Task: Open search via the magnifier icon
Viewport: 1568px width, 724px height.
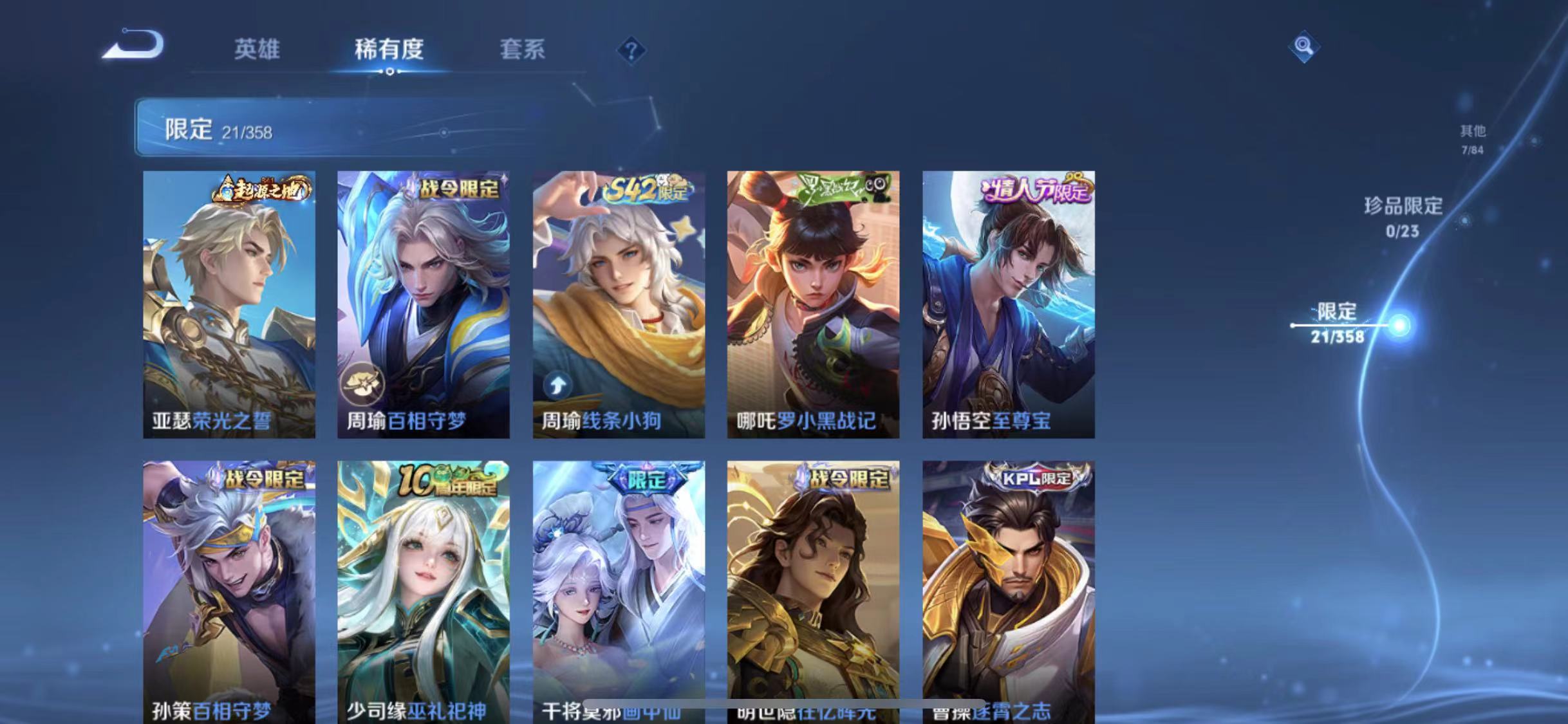Action: point(1304,45)
